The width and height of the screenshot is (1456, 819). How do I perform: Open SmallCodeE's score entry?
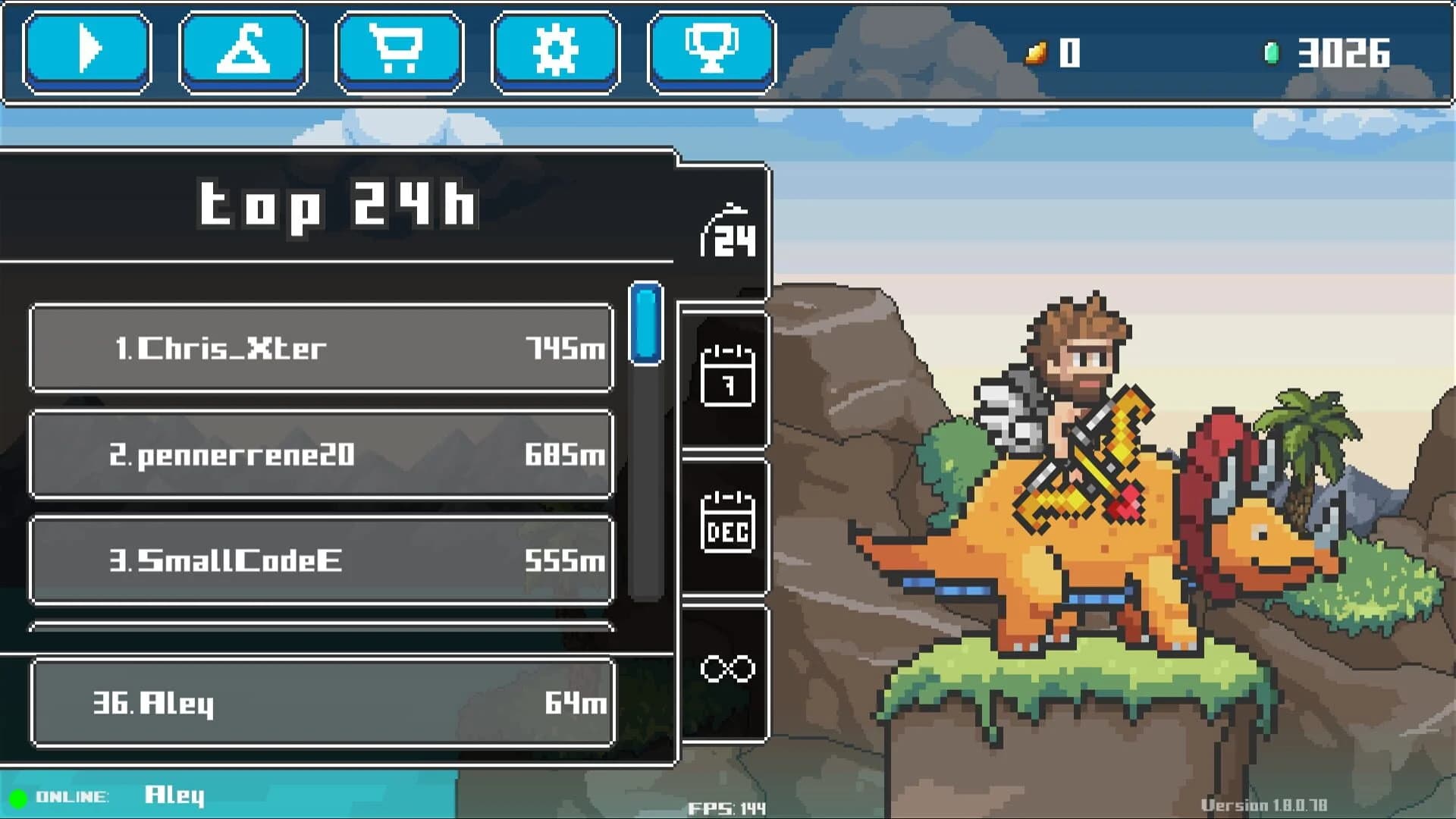[x=322, y=561]
